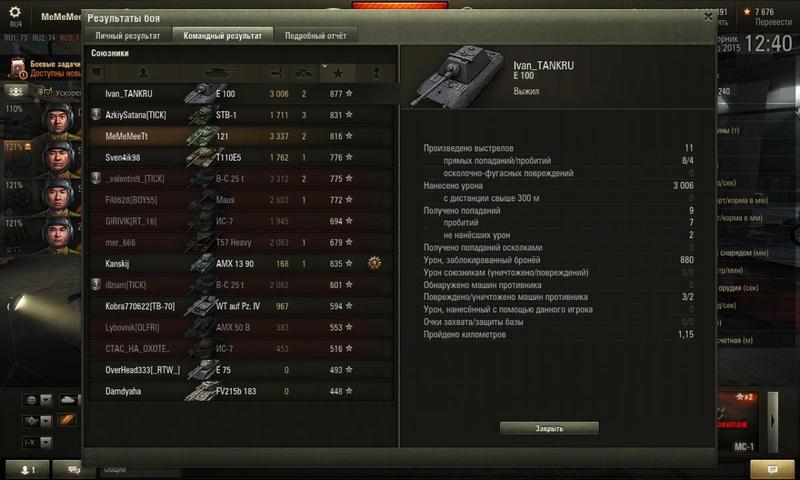Close the battle results window with X
Screen dimensions: 800x480
coord(708,17)
